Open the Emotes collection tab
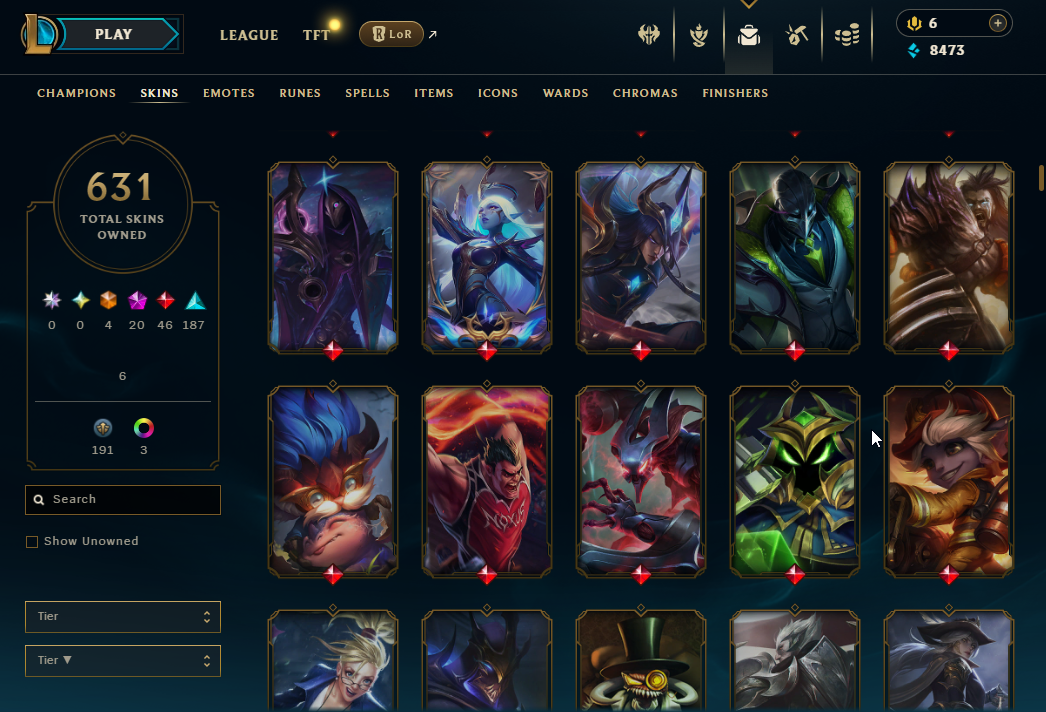The height and width of the screenshot is (712, 1046). tap(229, 93)
